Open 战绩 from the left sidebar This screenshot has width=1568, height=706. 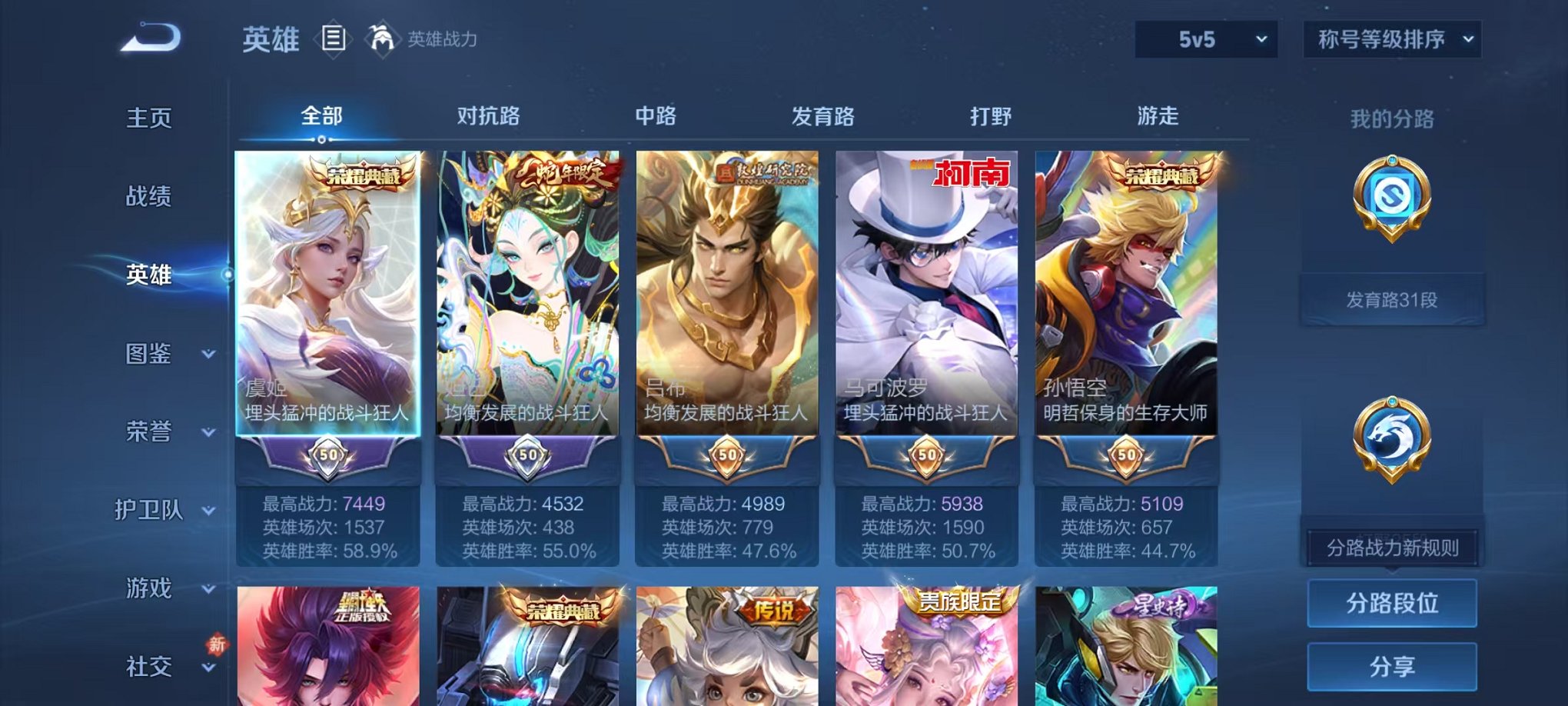point(150,198)
